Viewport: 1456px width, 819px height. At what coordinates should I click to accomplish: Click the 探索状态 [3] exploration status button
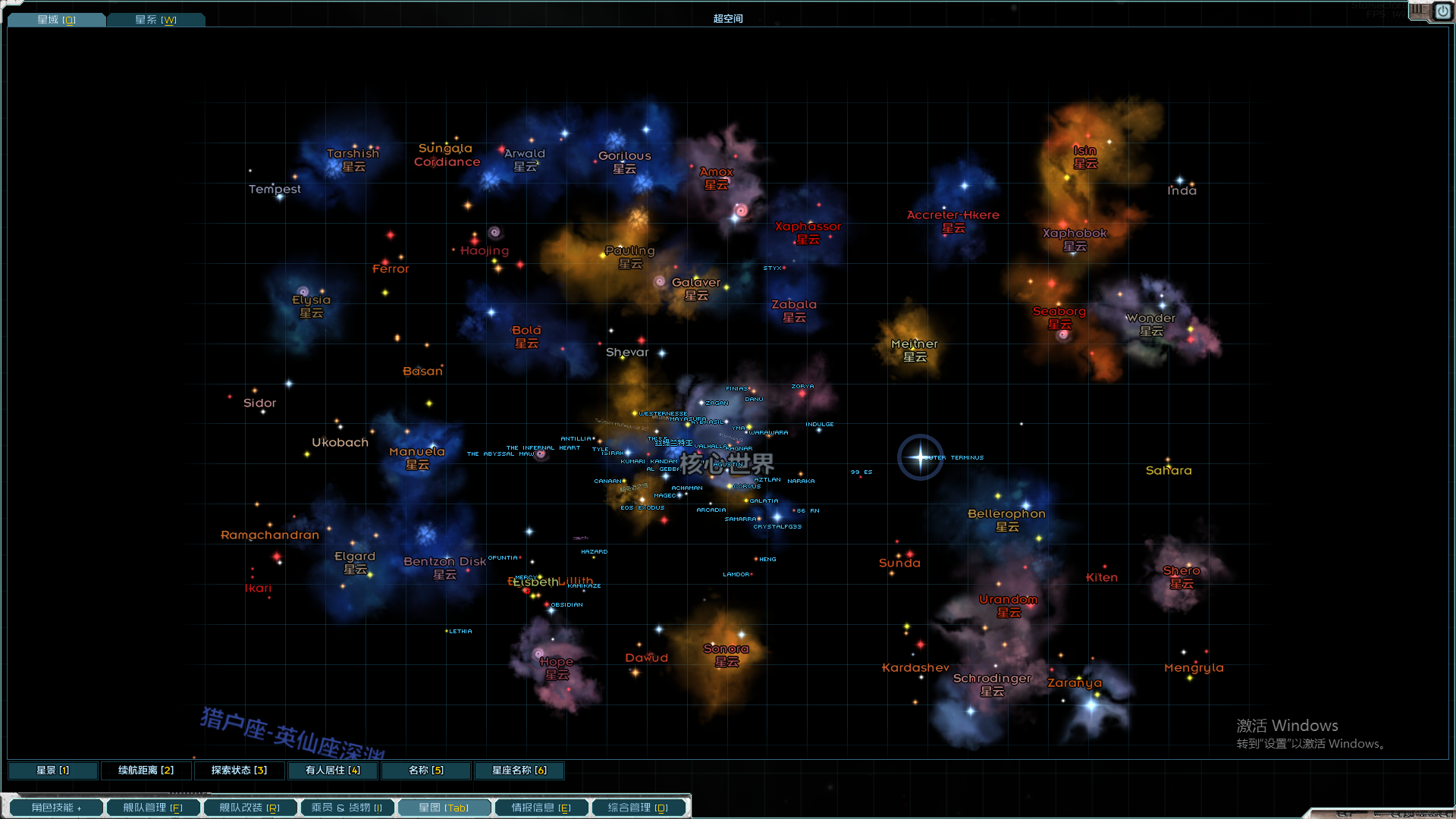(x=239, y=770)
